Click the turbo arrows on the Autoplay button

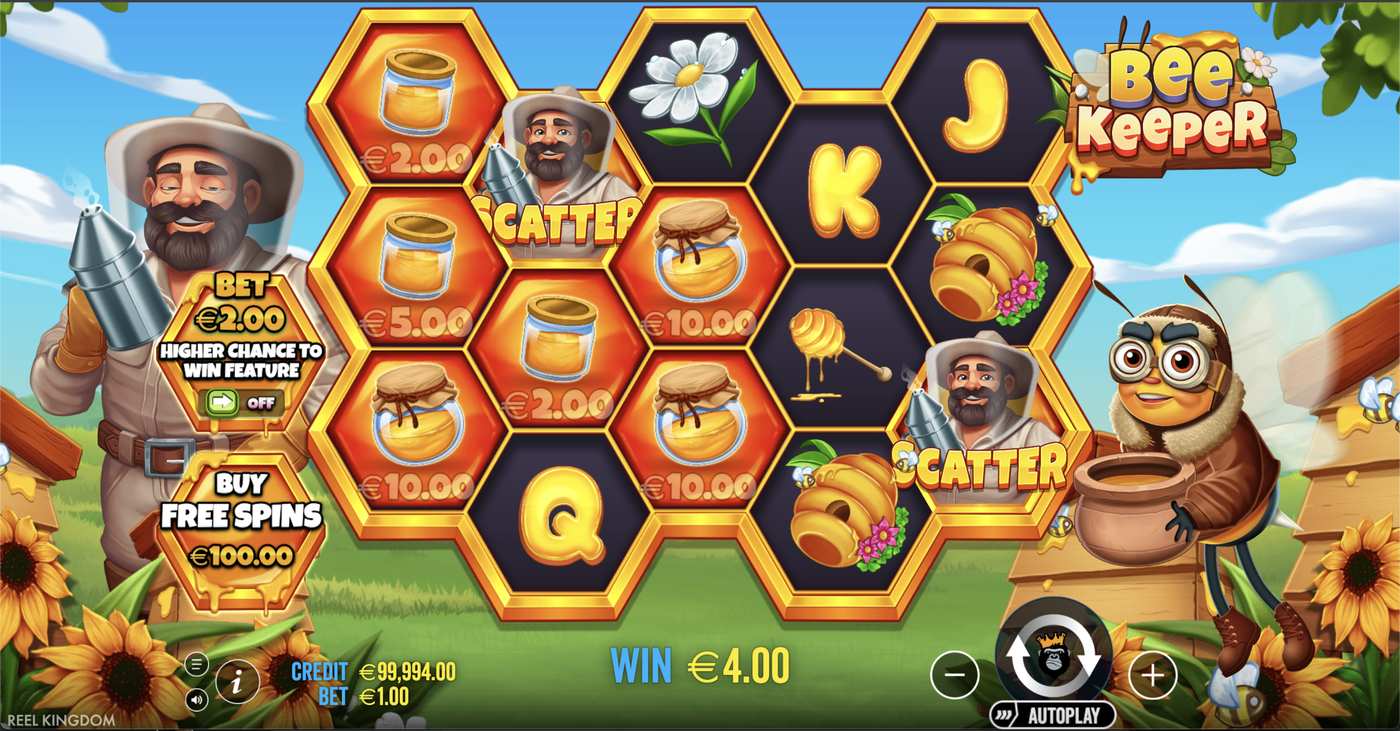pyautogui.click(x=1002, y=713)
